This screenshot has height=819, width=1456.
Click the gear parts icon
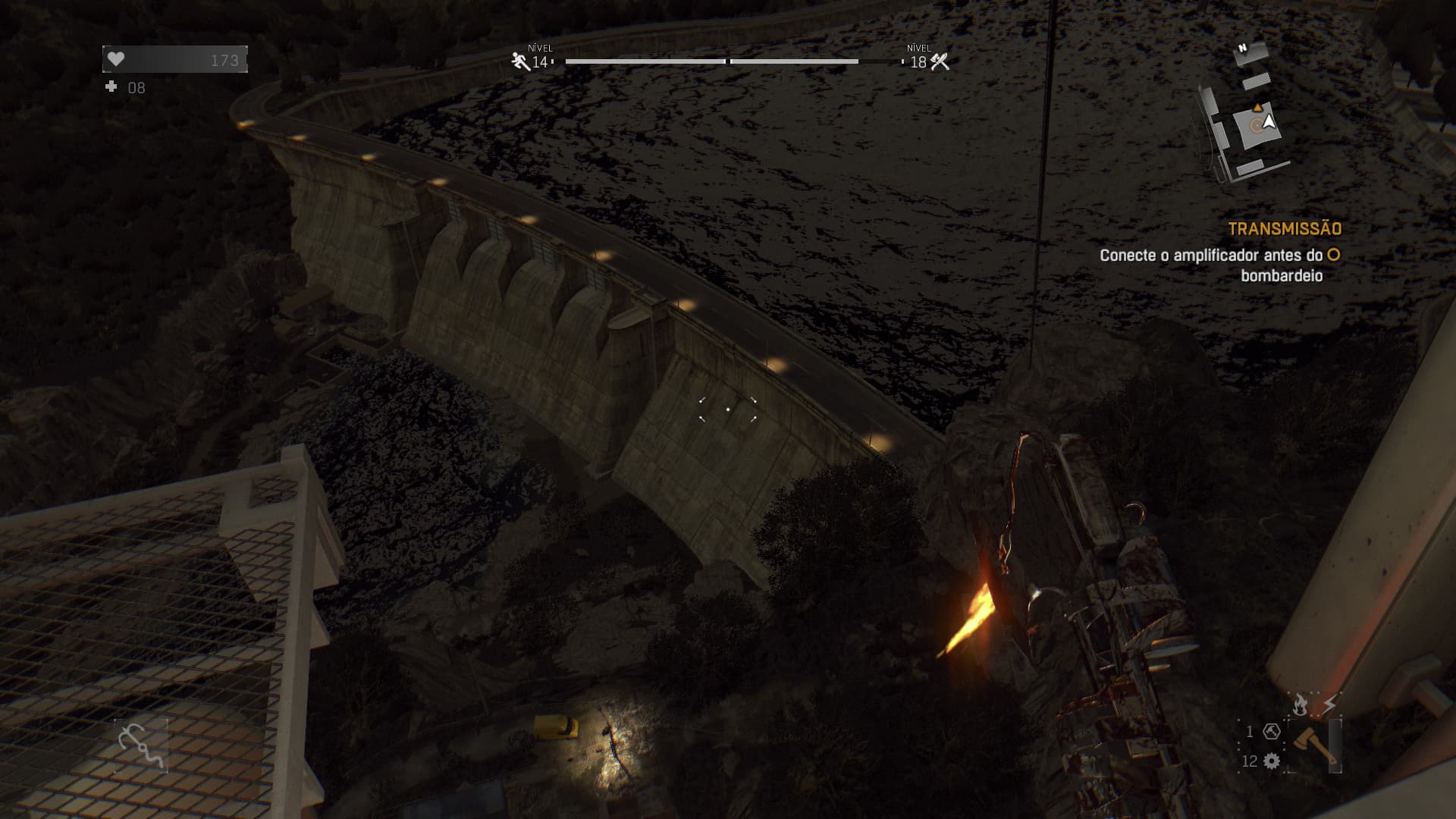[1272, 761]
